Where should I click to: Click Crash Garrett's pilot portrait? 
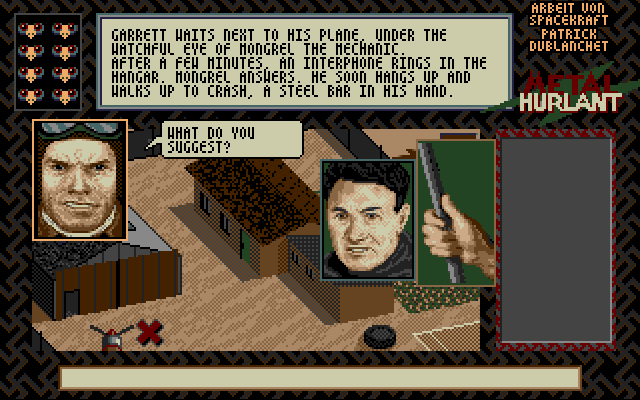[x=80, y=180]
